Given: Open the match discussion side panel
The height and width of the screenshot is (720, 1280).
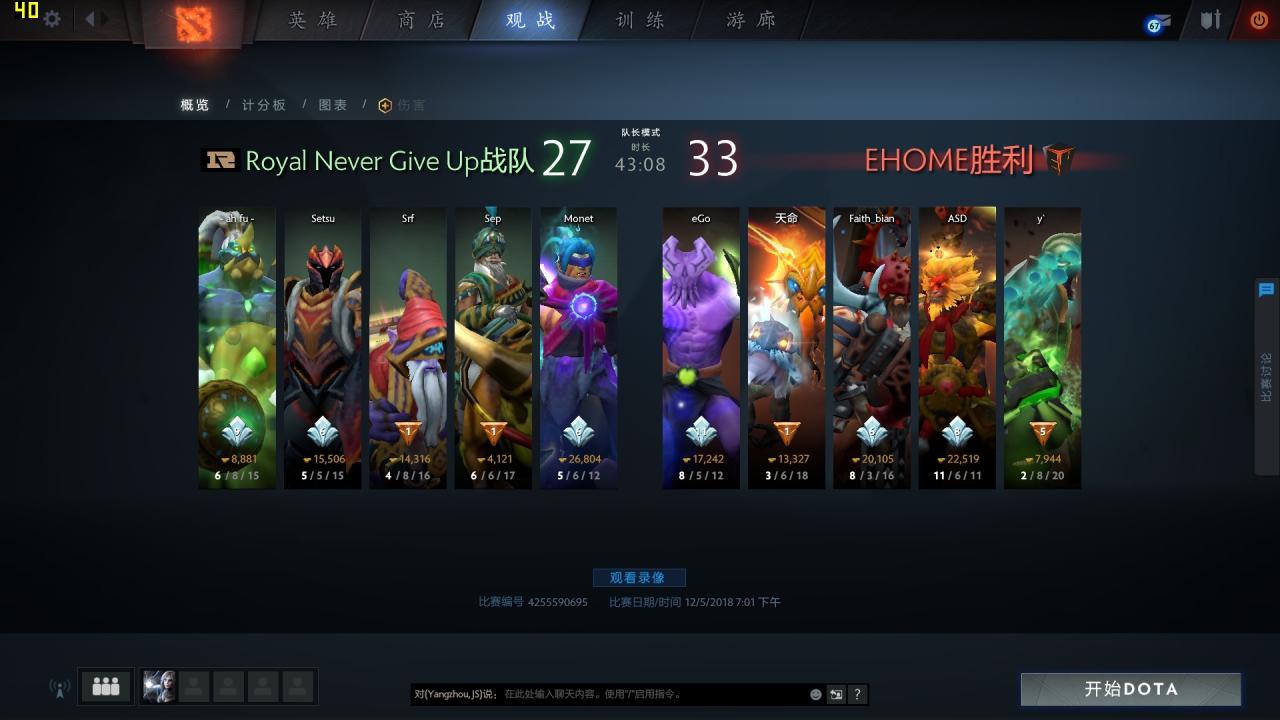Looking at the screenshot, I should (1266, 375).
